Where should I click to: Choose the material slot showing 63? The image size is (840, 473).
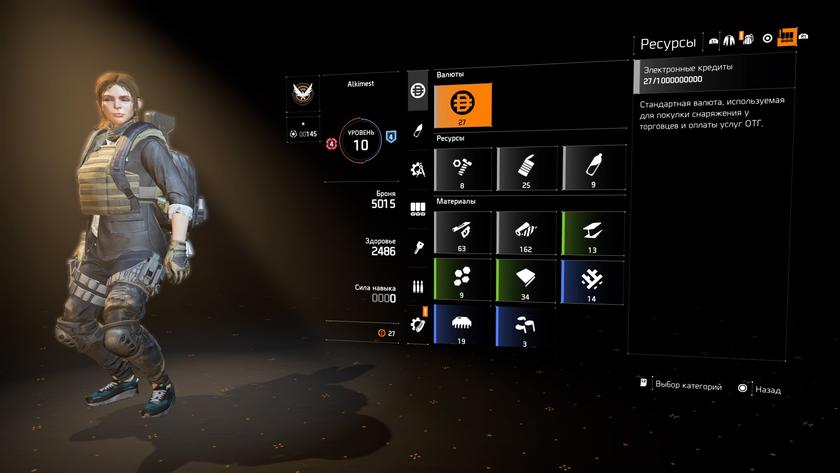463,231
